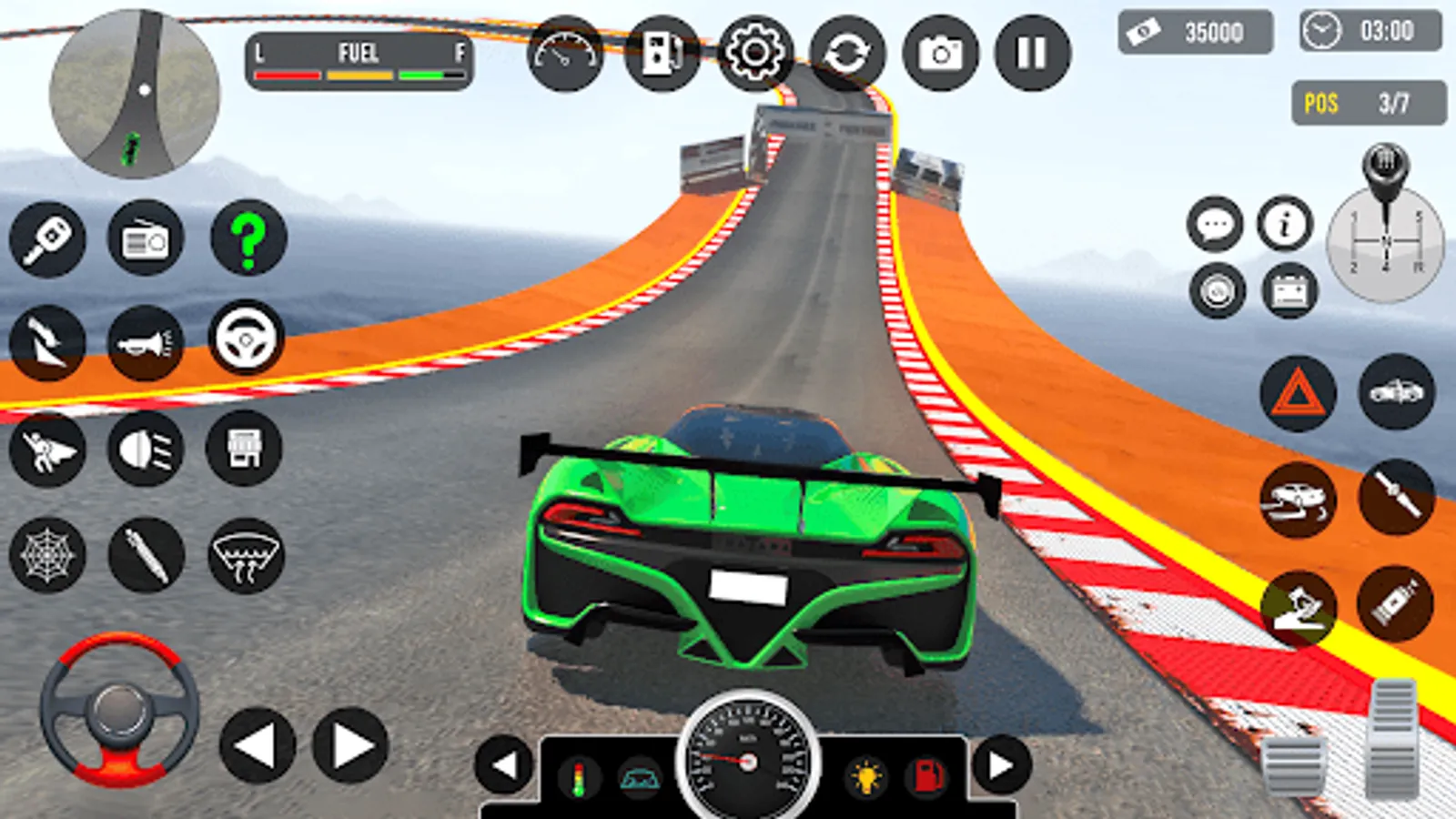Tap the camera view button
Viewport: 1456px width, 819px height.
[940, 53]
